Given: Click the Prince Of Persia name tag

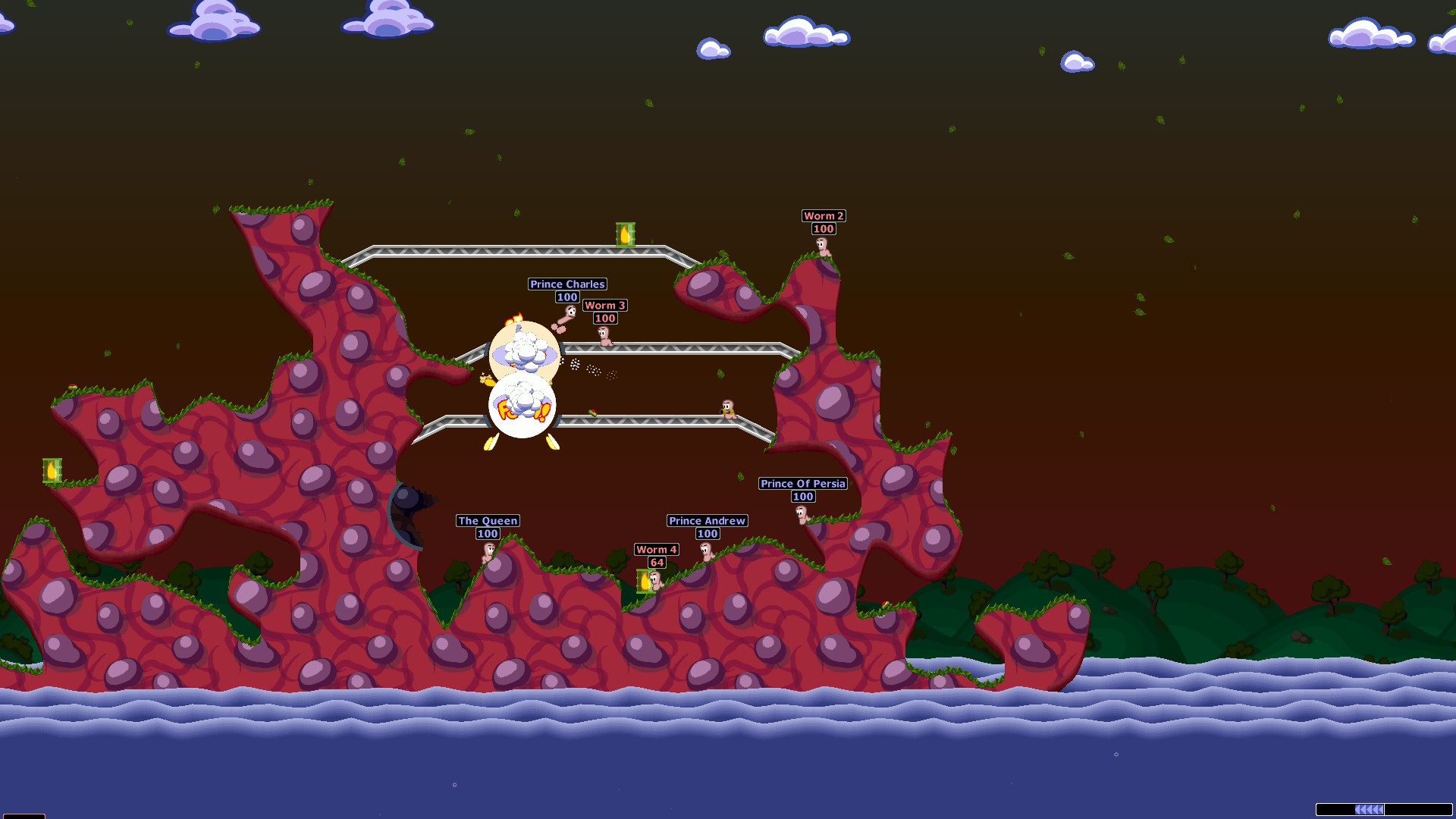Looking at the screenshot, I should 804,484.
